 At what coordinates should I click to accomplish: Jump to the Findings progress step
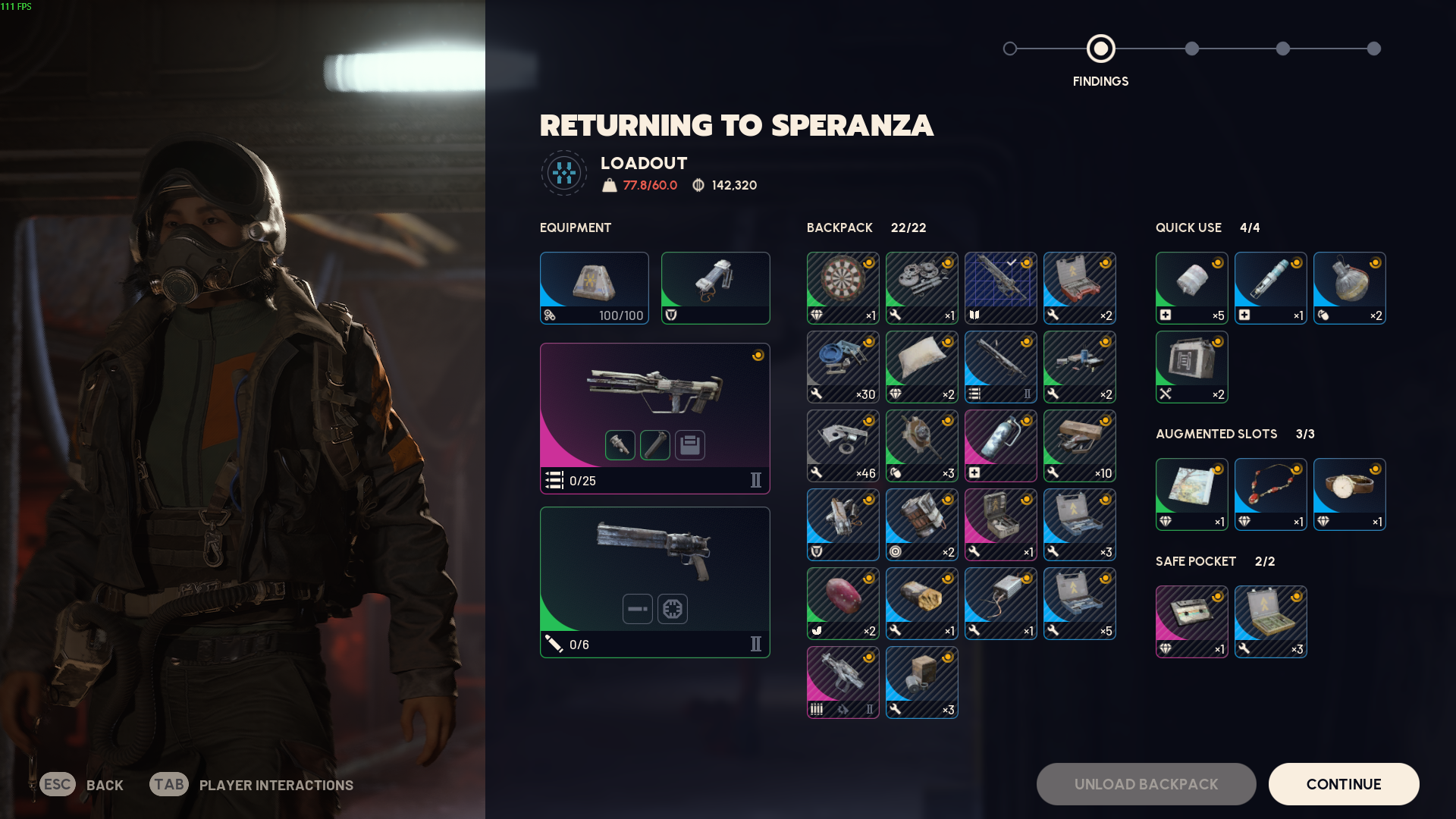[x=1100, y=49]
